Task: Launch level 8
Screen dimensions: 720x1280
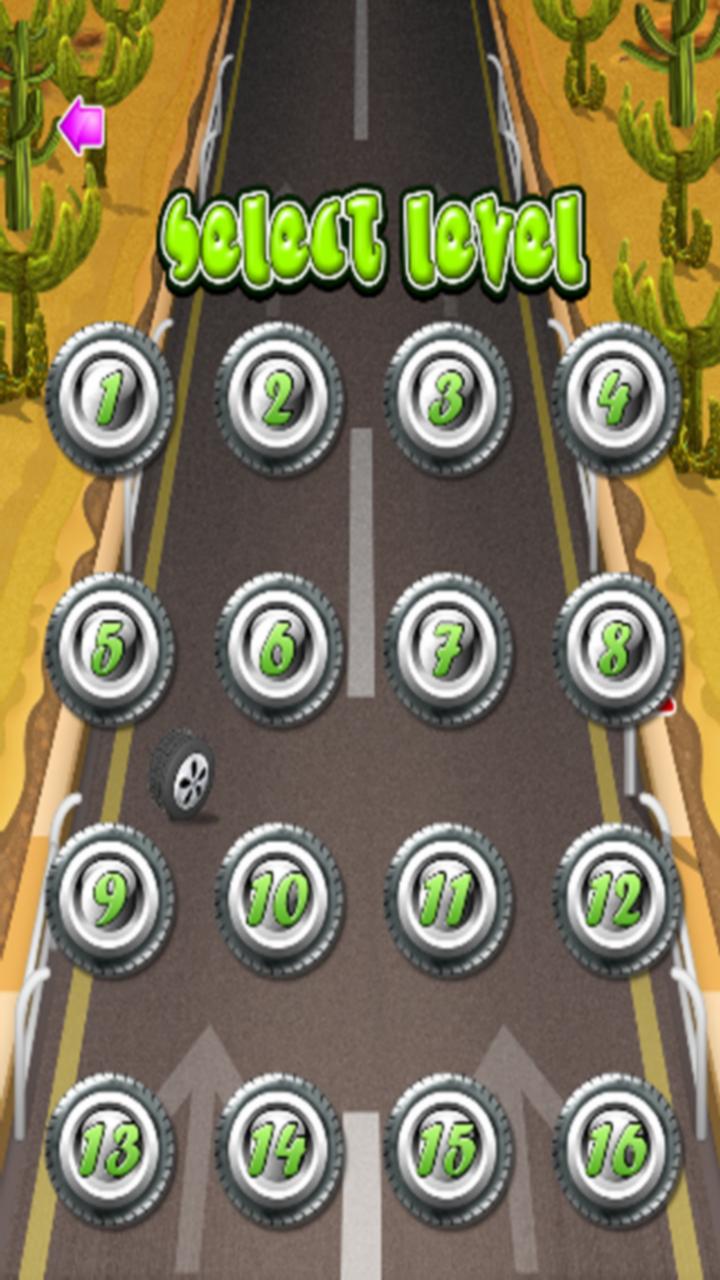Action: coord(617,649)
